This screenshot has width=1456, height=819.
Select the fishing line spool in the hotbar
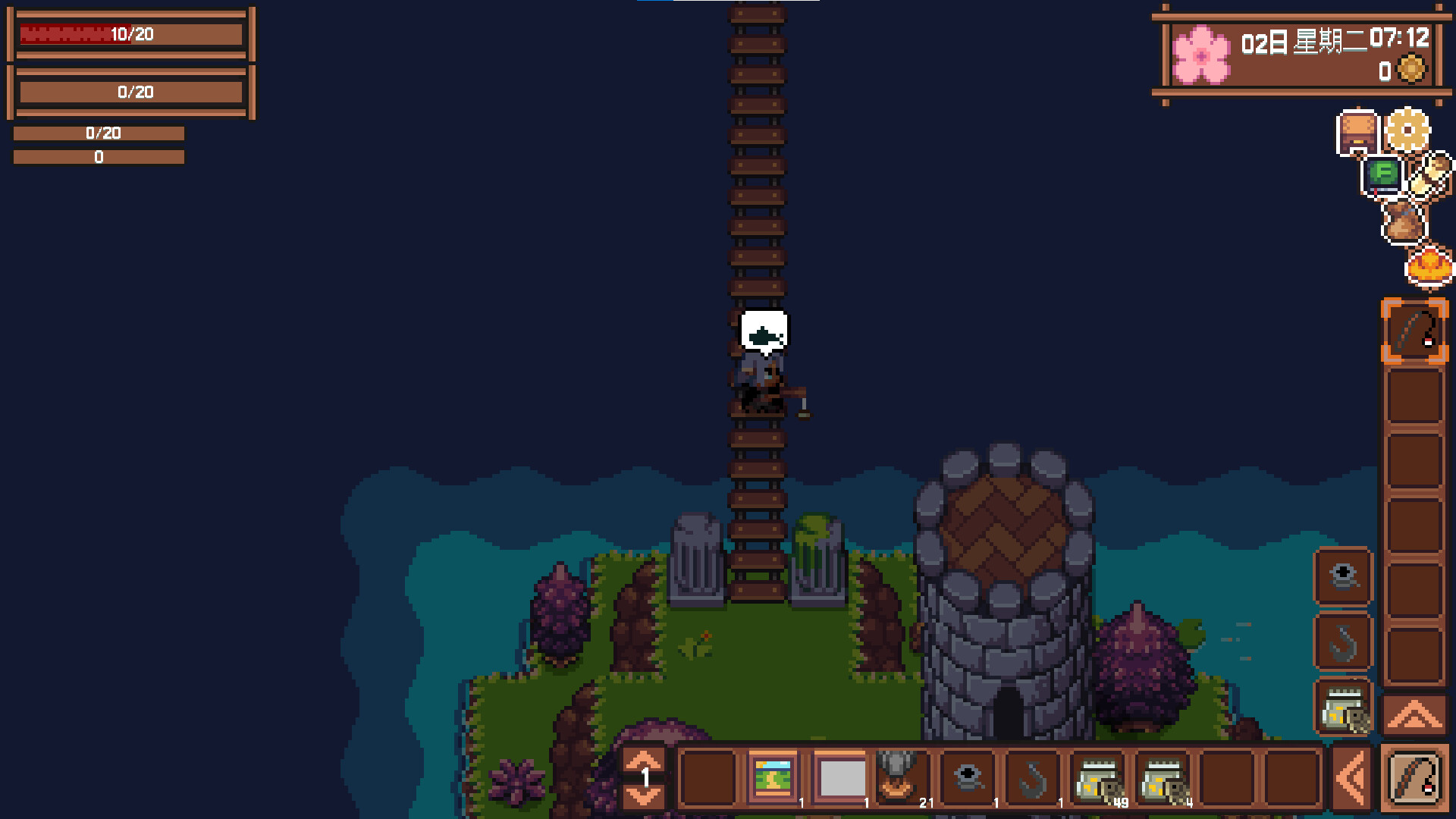(x=967, y=775)
